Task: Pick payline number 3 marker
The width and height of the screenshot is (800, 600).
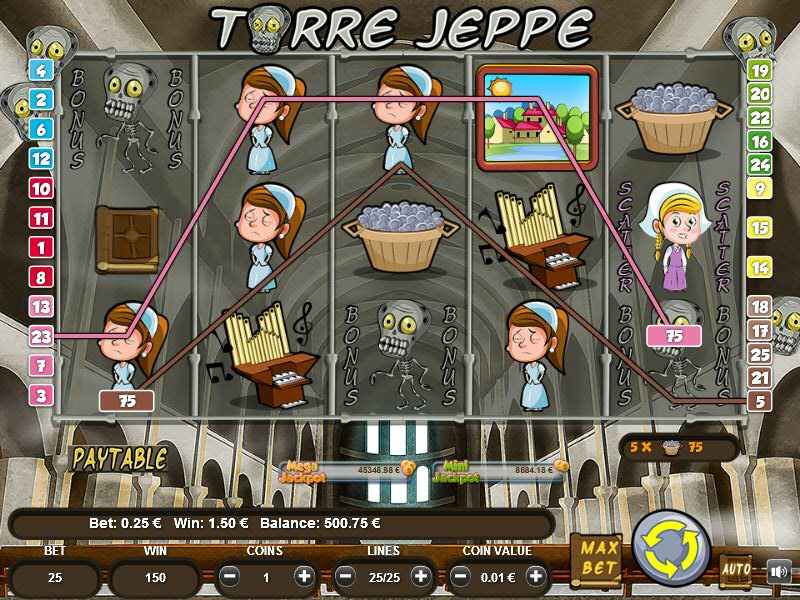Action: point(42,395)
